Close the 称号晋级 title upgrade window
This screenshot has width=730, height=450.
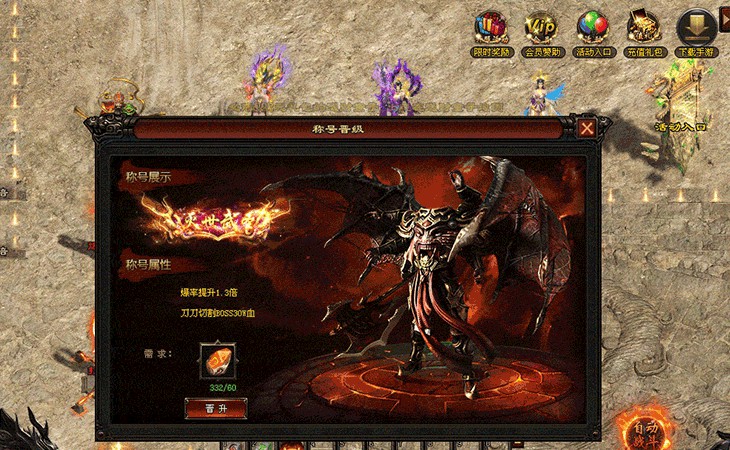(x=587, y=128)
